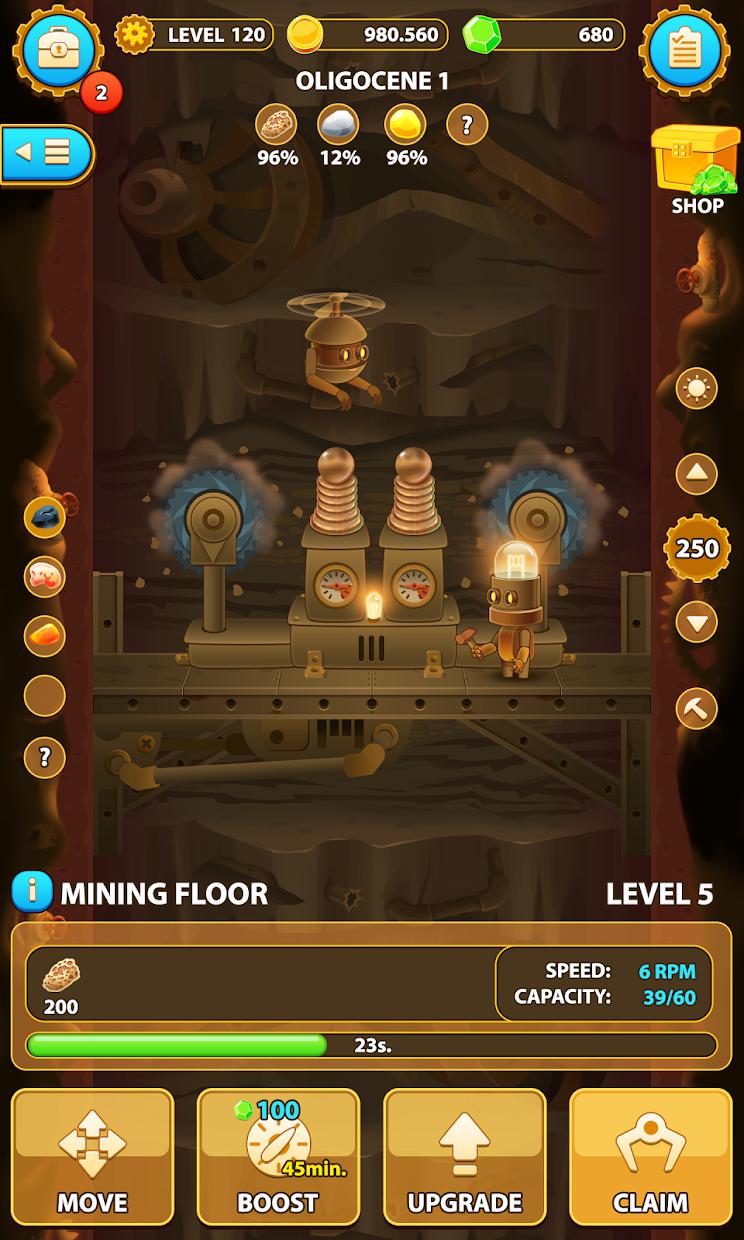The image size is (744, 1240).
Task: Select the coal resource icon
Action: point(45,517)
